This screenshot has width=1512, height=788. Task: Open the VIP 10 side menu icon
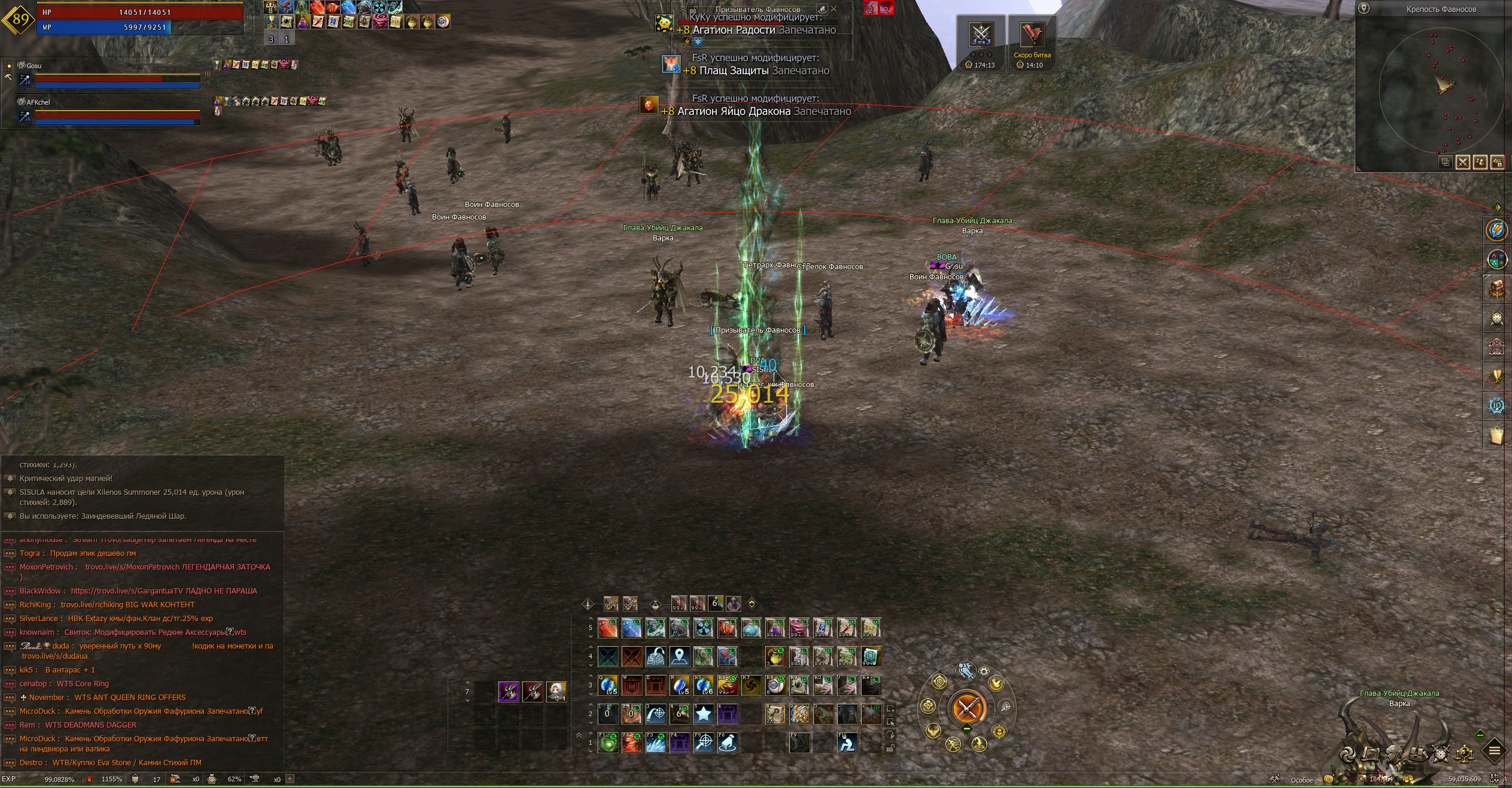[x=1496, y=406]
